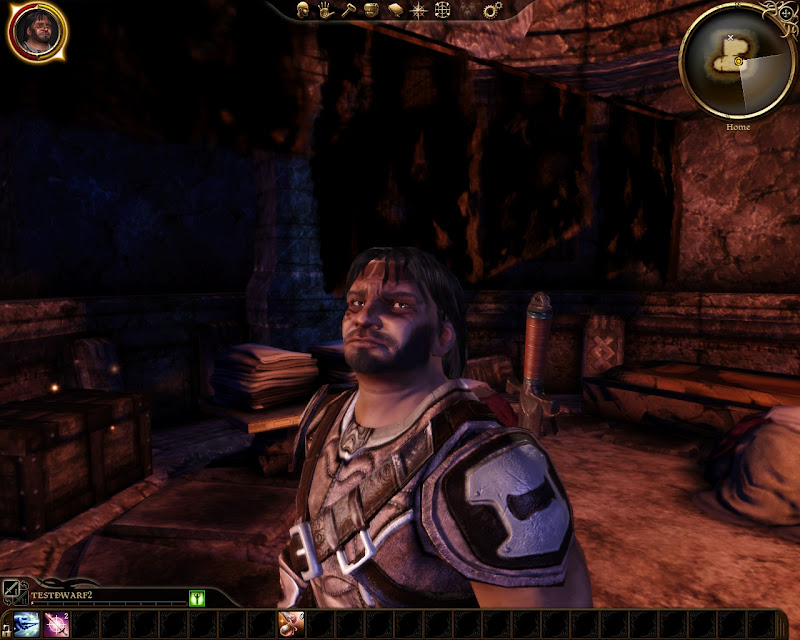
Task: Use the potion flask quickbar item
Action: (290, 624)
